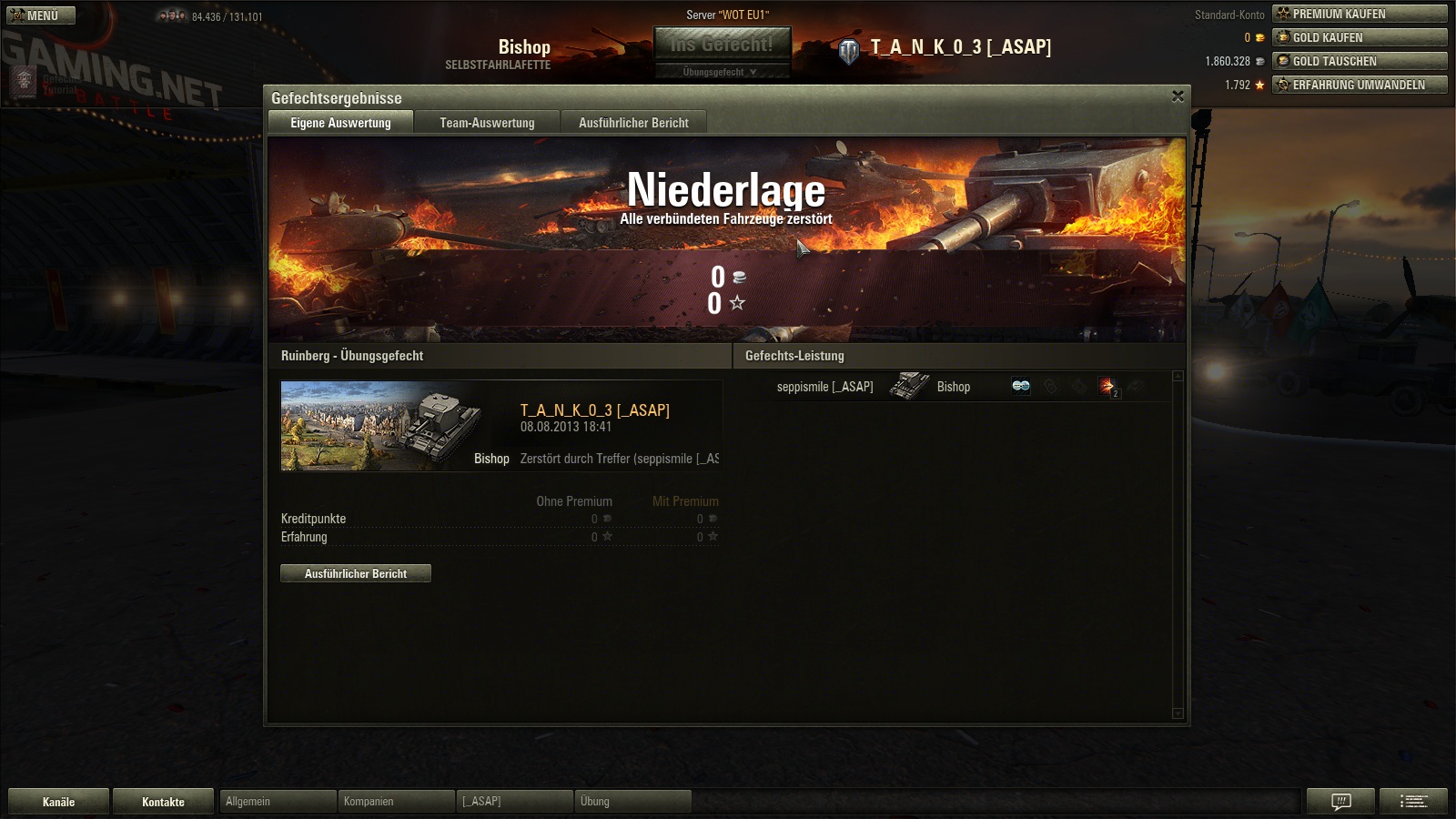1456x819 pixels.
Task: Open the Kanäle channel list
Action: click(x=58, y=802)
